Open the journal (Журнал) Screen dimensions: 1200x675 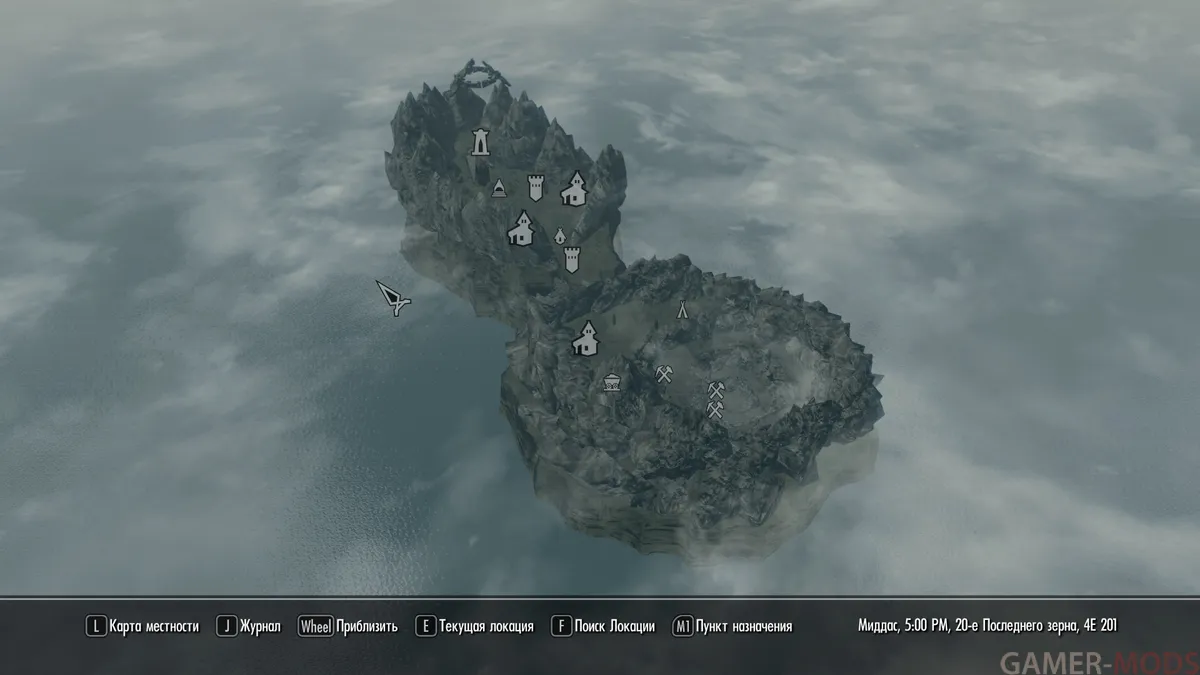coord(253,627)
